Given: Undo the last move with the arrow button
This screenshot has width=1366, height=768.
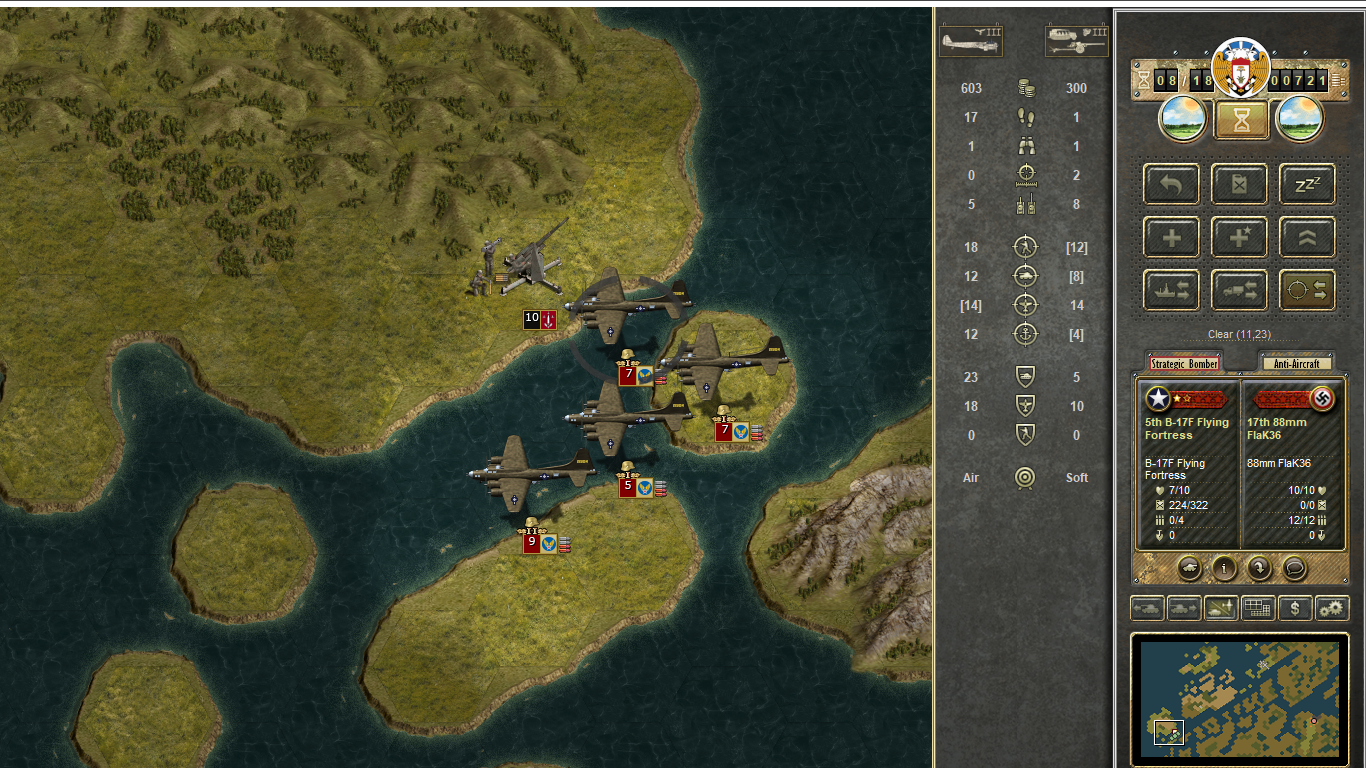Looking at the screenshot, I should 1171,185.
